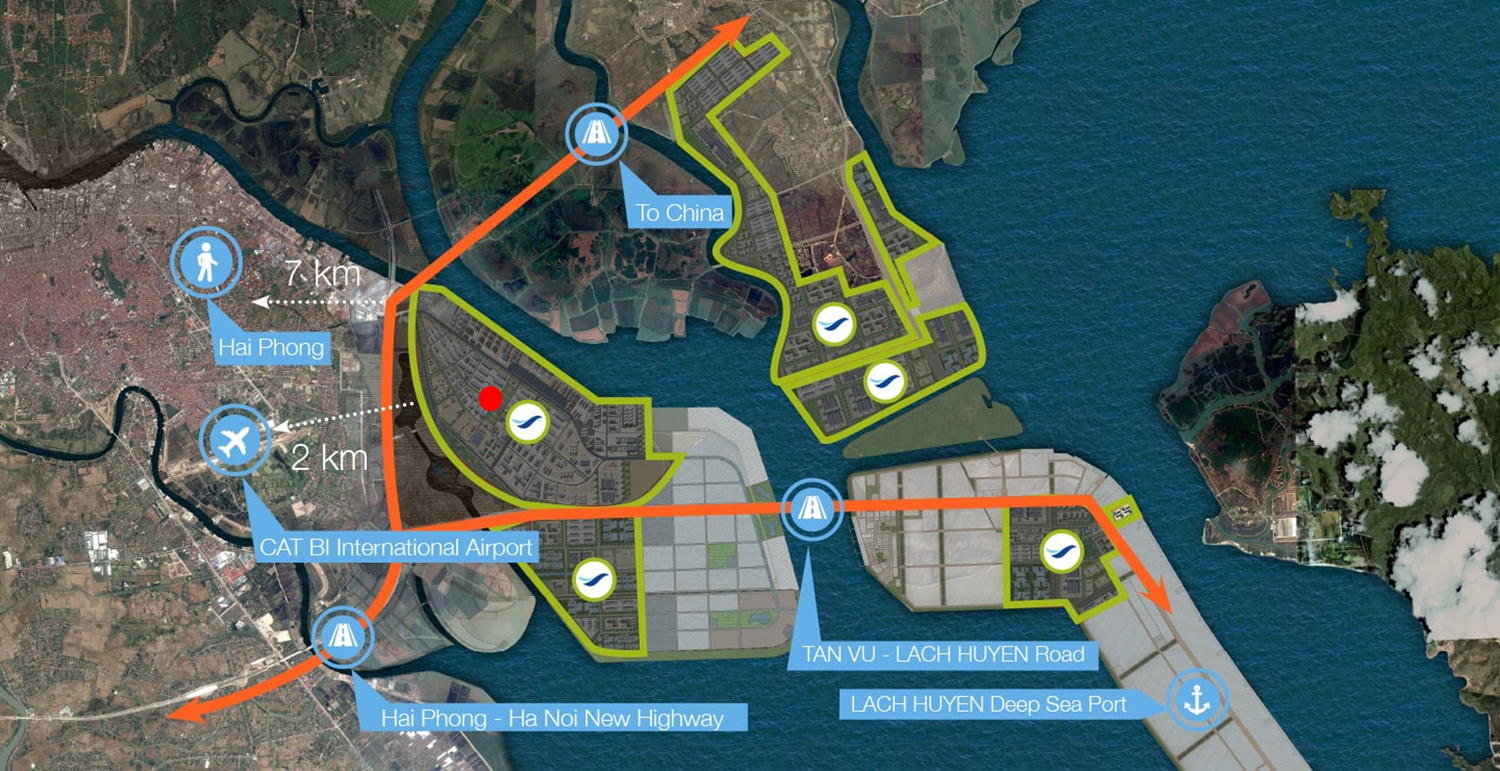Click the road icon above the To China label
This screenshot has height=771, width=1500.
pos(596,134)
